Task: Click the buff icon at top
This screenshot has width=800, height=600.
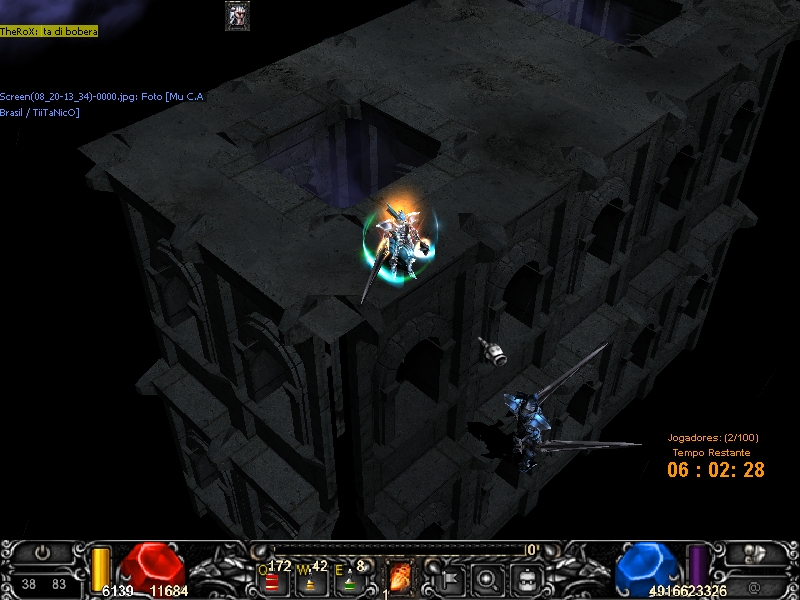Action: pyautogui.click(x=237, y=15)
